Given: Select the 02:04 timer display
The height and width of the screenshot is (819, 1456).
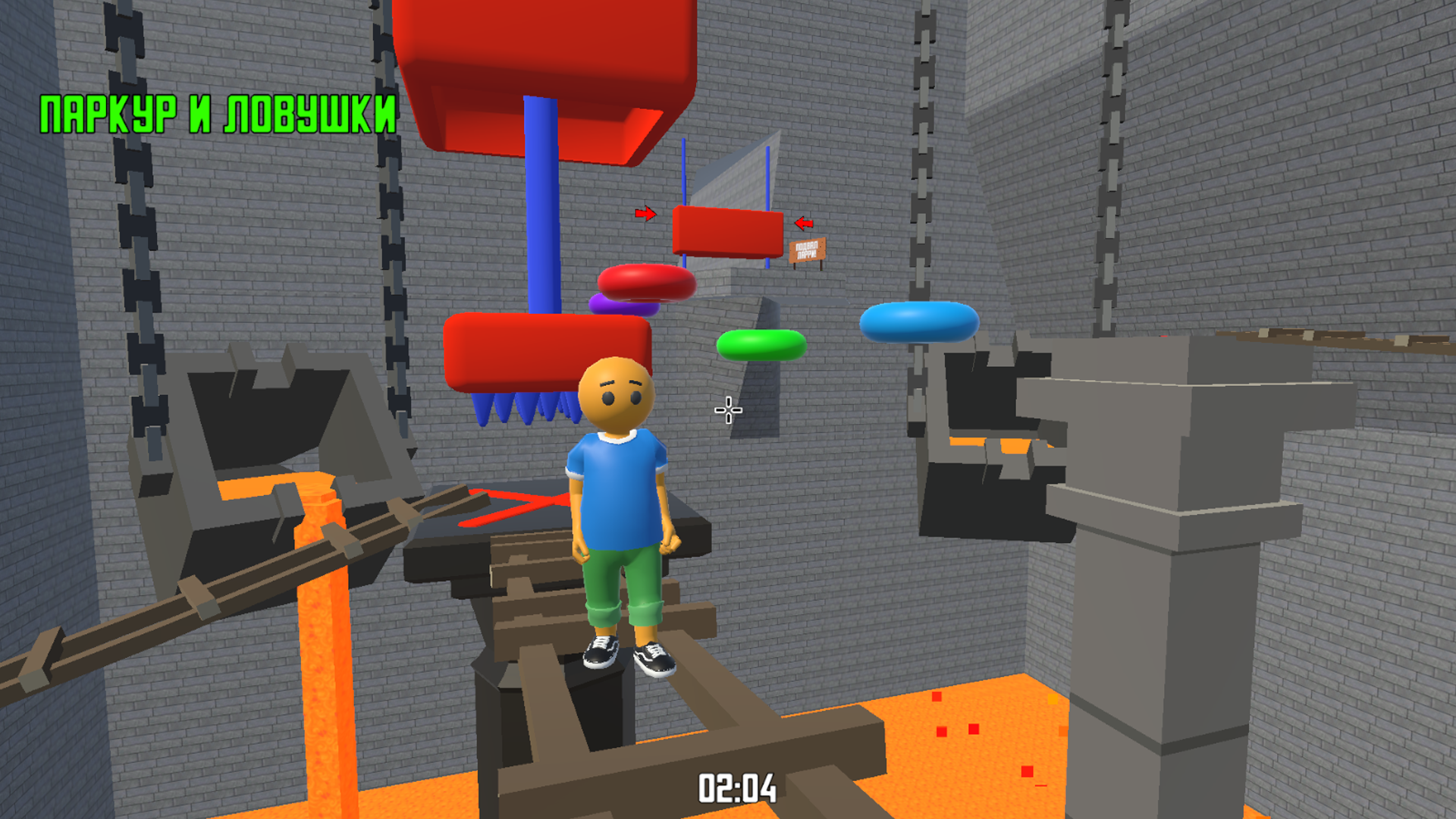Looking at the screenshot, I should 737,787.
